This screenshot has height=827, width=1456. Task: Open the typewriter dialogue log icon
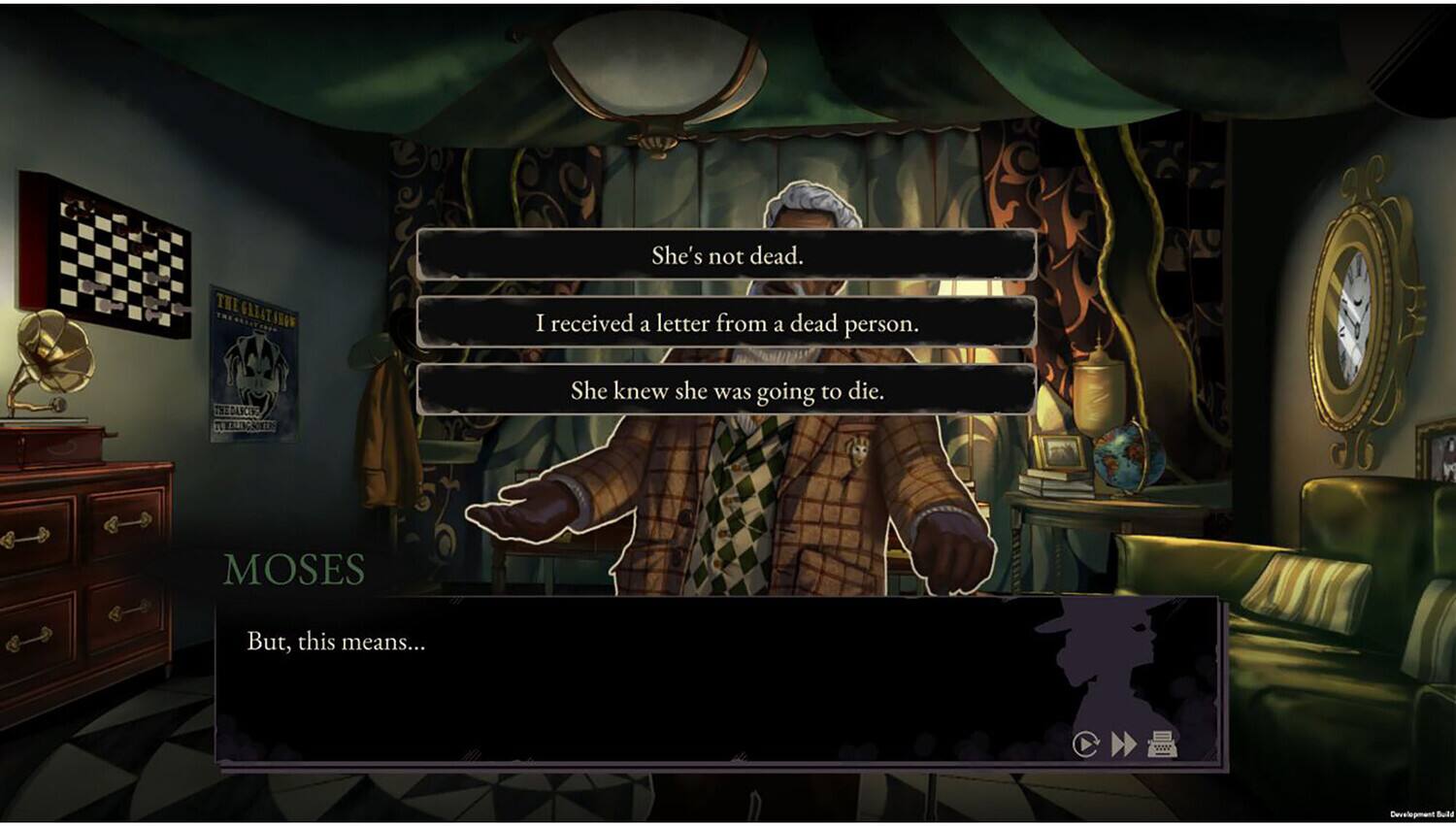(1163, 744)
